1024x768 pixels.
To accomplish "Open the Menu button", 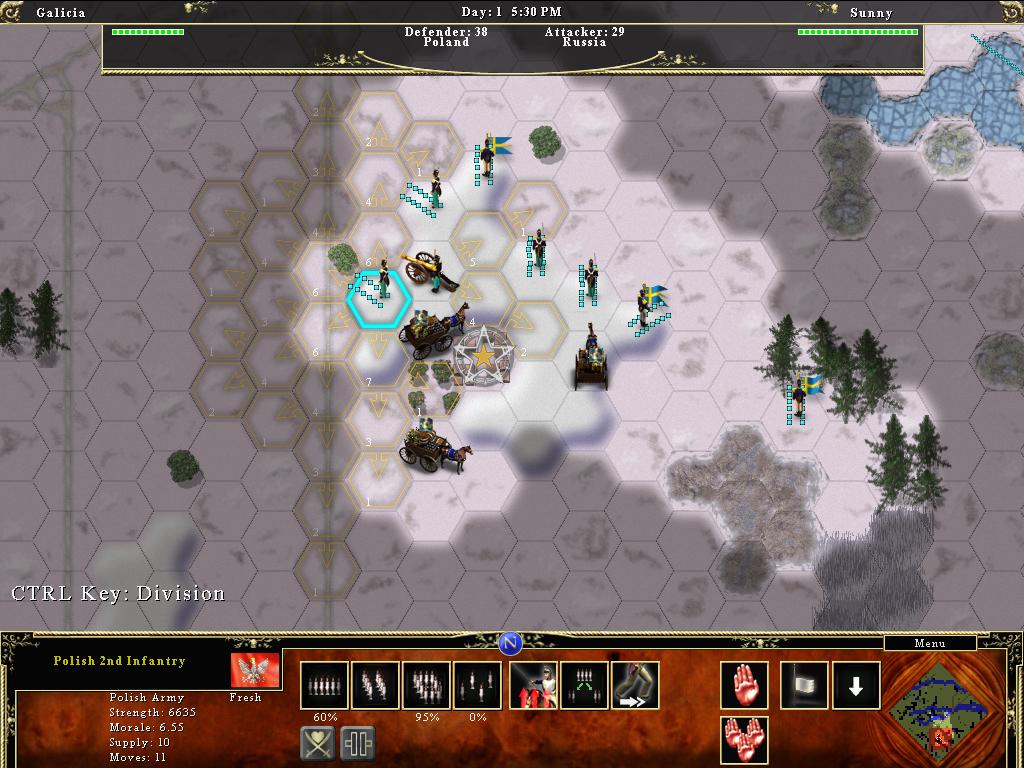I will (930, 644).
